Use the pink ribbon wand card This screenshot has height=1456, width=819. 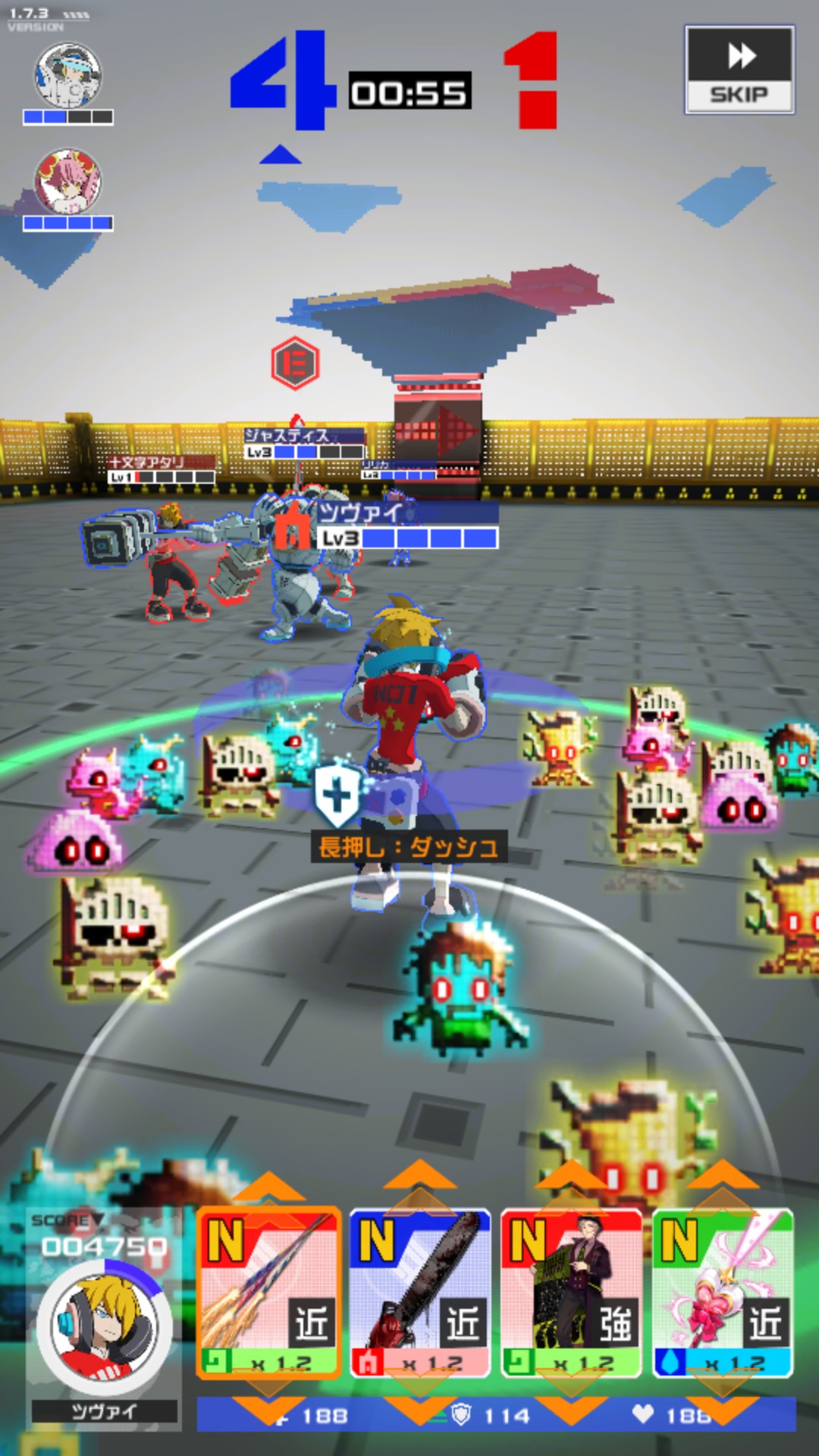click(723, 1293)
